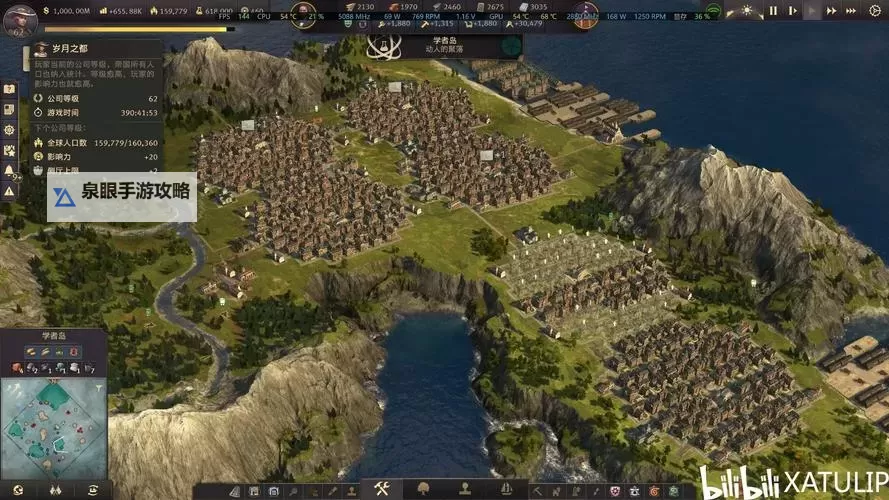Click the player profile portrait
This screenshot has width=889, height=500.
[x=19, y=16]
